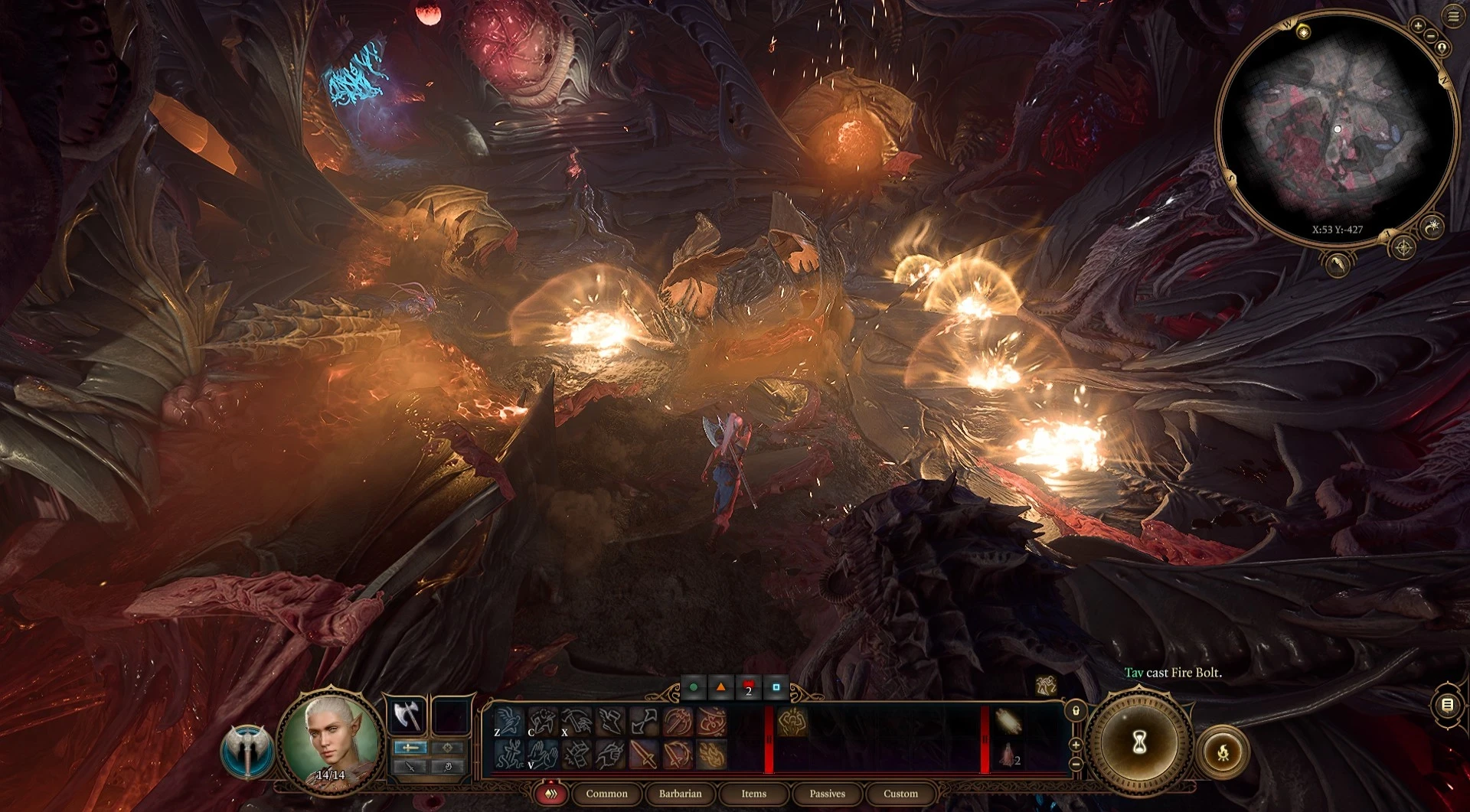Toggle the hotbar padlock button
The image size is (1470, 812).
pos(1076,711)
